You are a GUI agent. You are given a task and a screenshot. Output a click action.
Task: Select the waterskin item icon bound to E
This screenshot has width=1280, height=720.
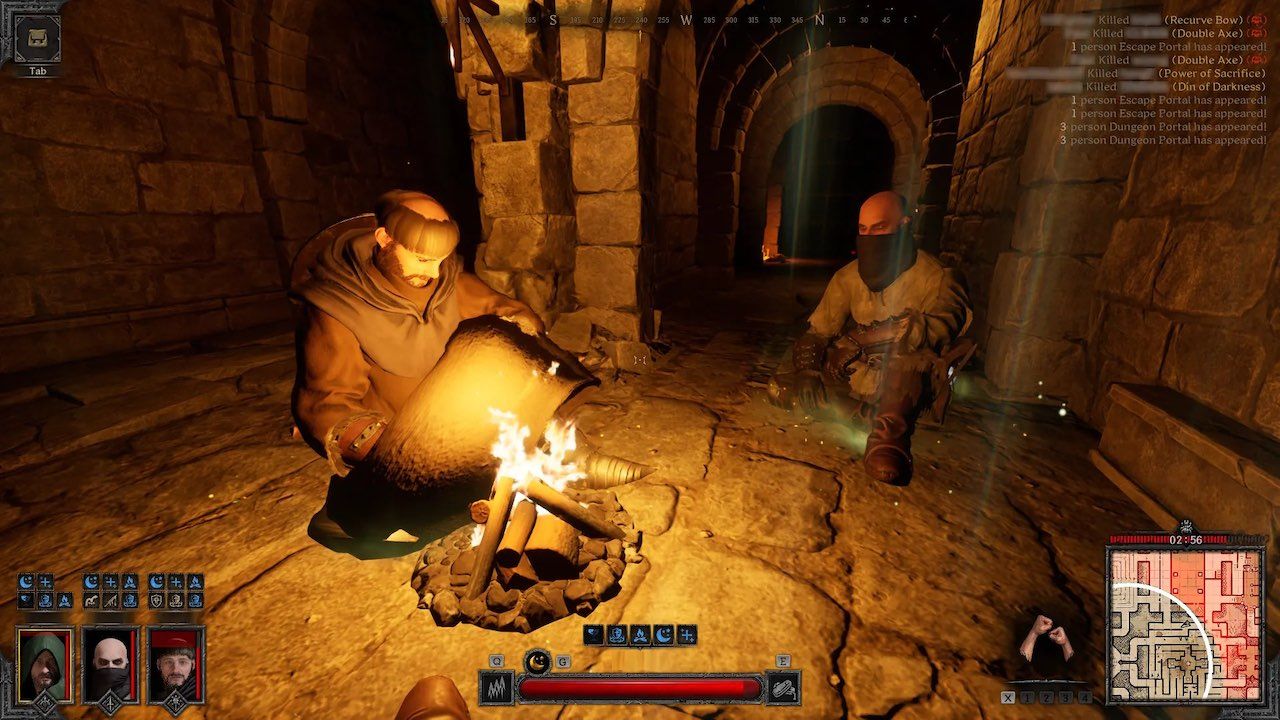pyautogui.click(x=785, y=686)
